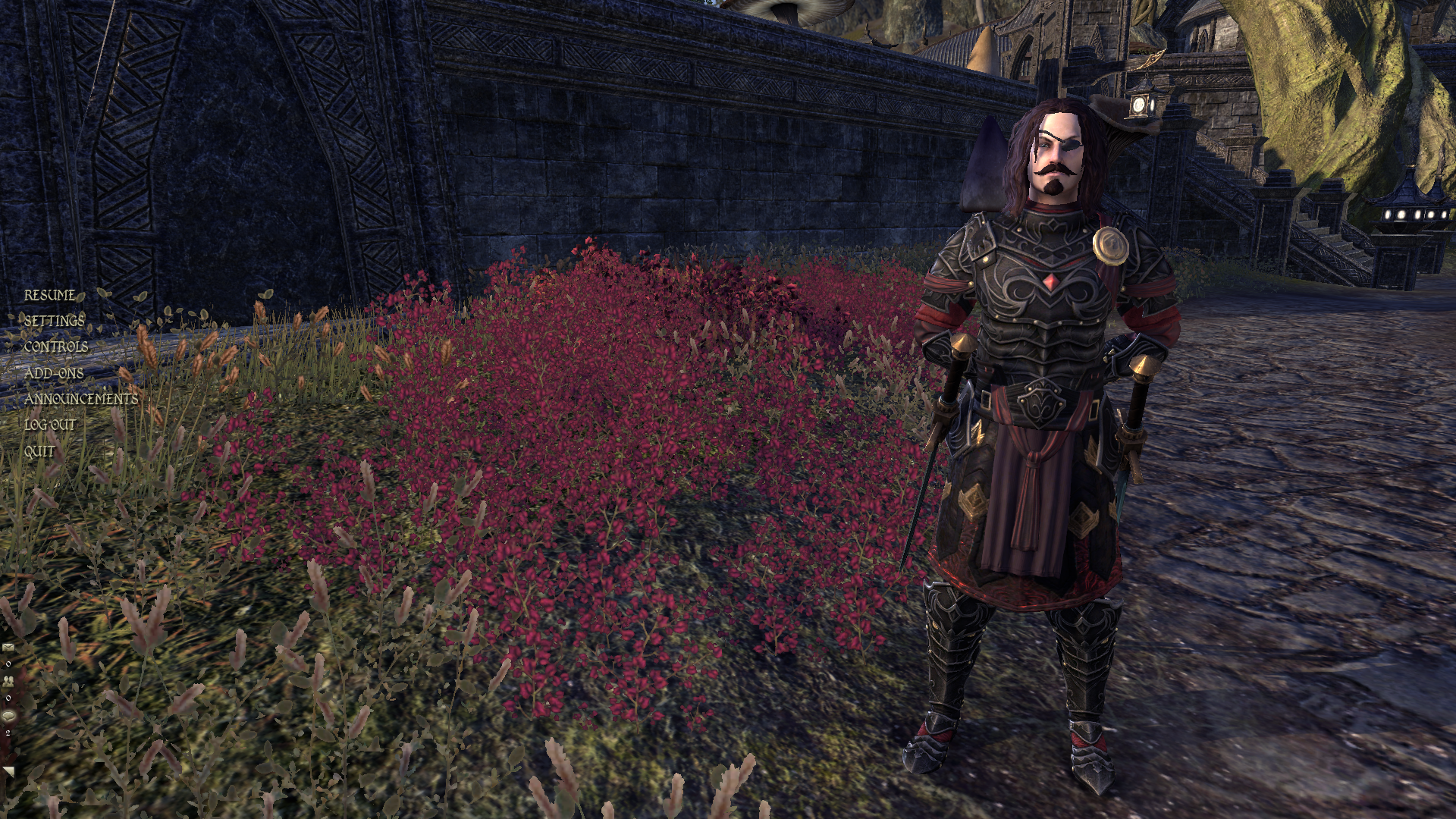1456x819 pixels.
Task: Open the Settings menu
Action: [55, 321]
